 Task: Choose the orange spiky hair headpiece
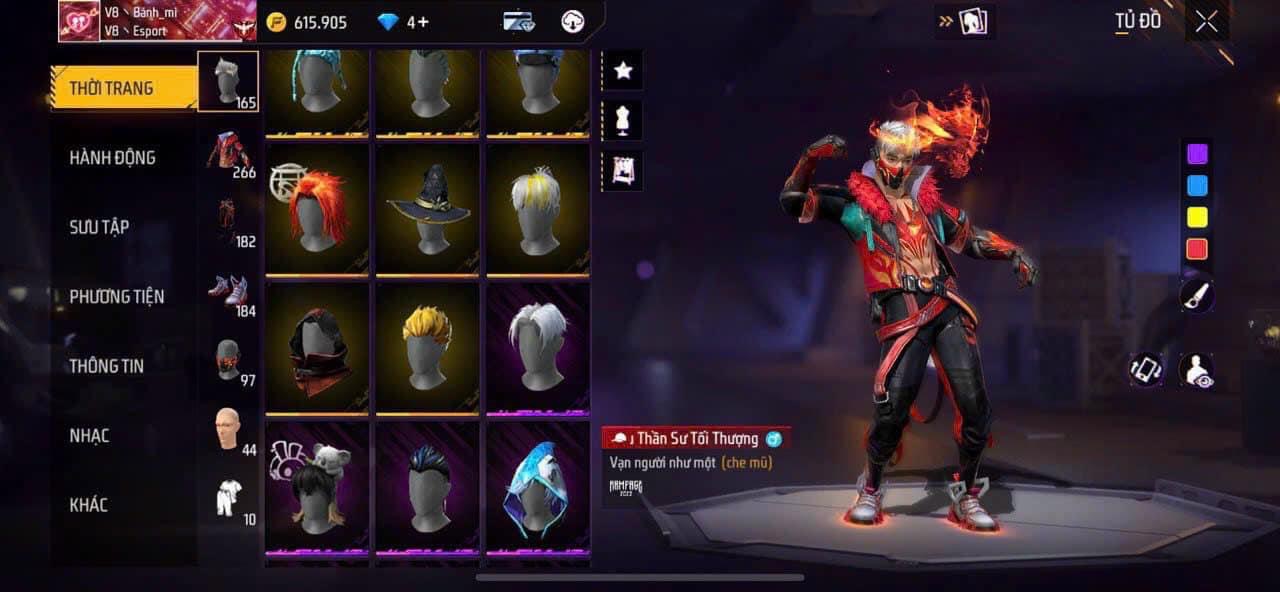[x=317, y=208]
